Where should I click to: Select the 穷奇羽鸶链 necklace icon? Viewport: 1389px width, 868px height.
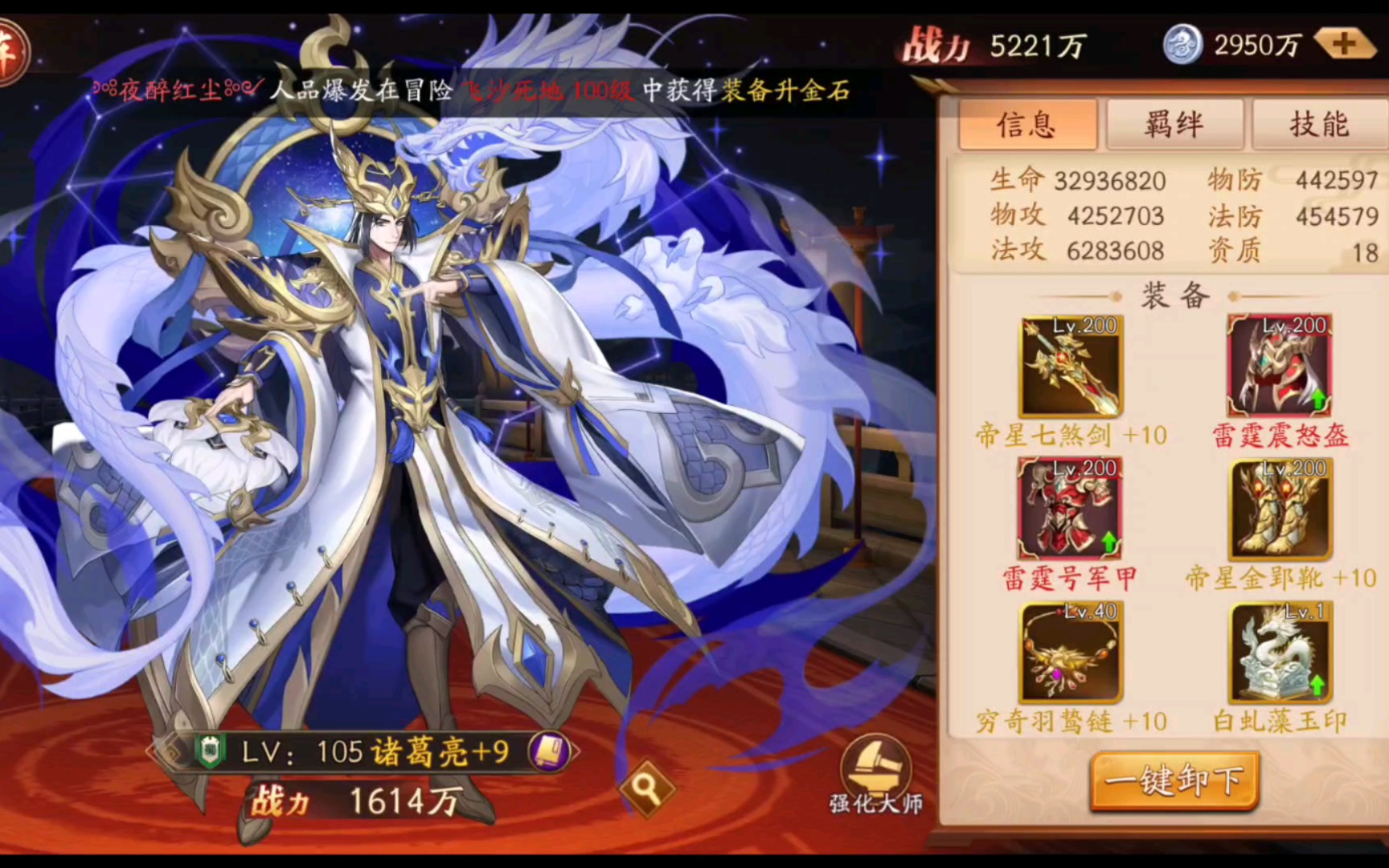1071,653
